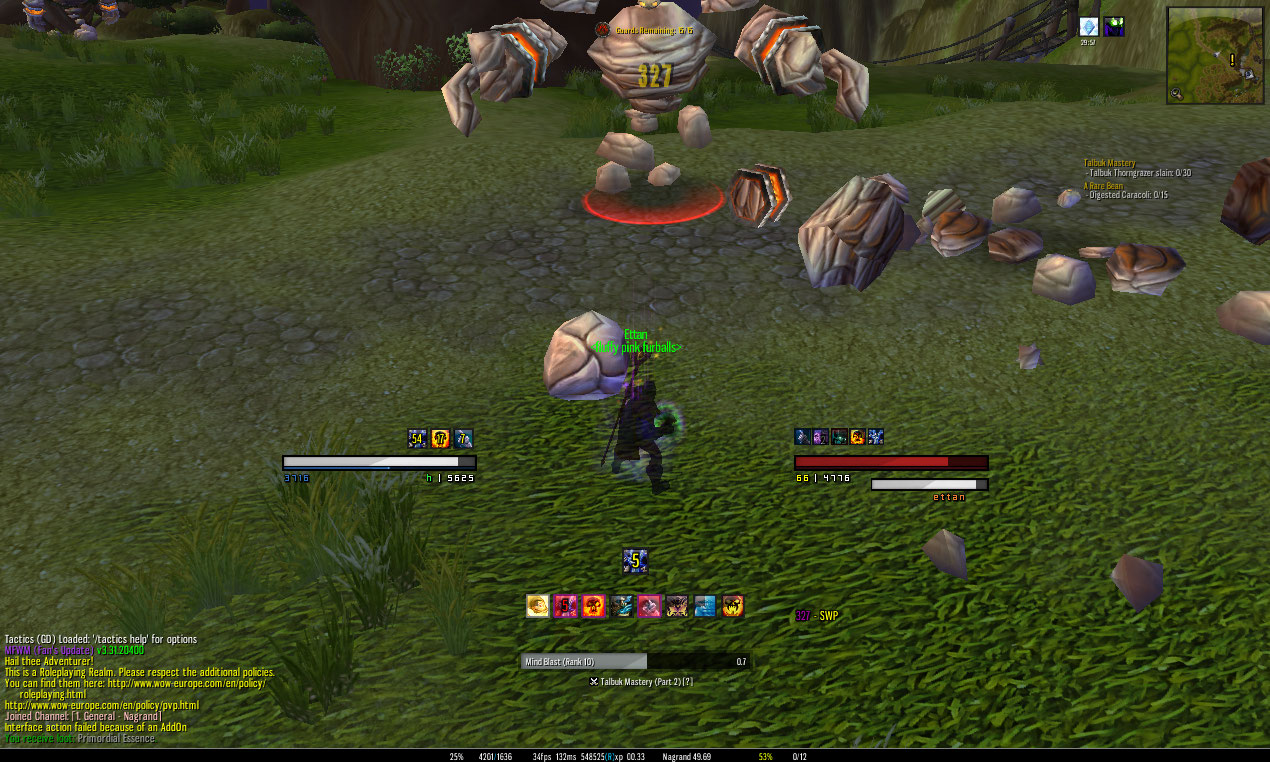Click the minimap's magnifying glass tracking icon
This screenshot has width=1270, height=762.
1177,94
